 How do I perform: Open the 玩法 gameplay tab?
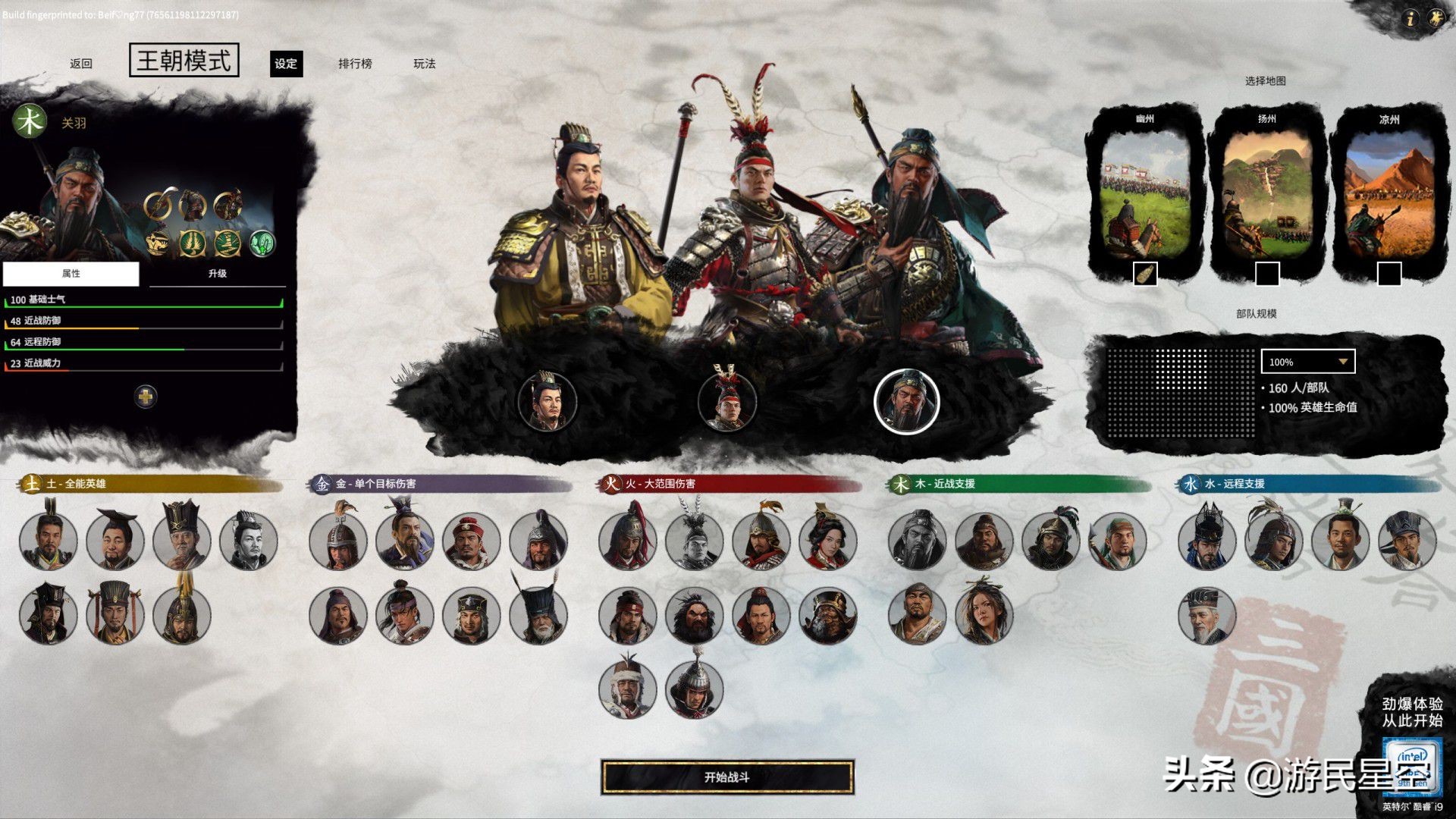tap(425, 64)
